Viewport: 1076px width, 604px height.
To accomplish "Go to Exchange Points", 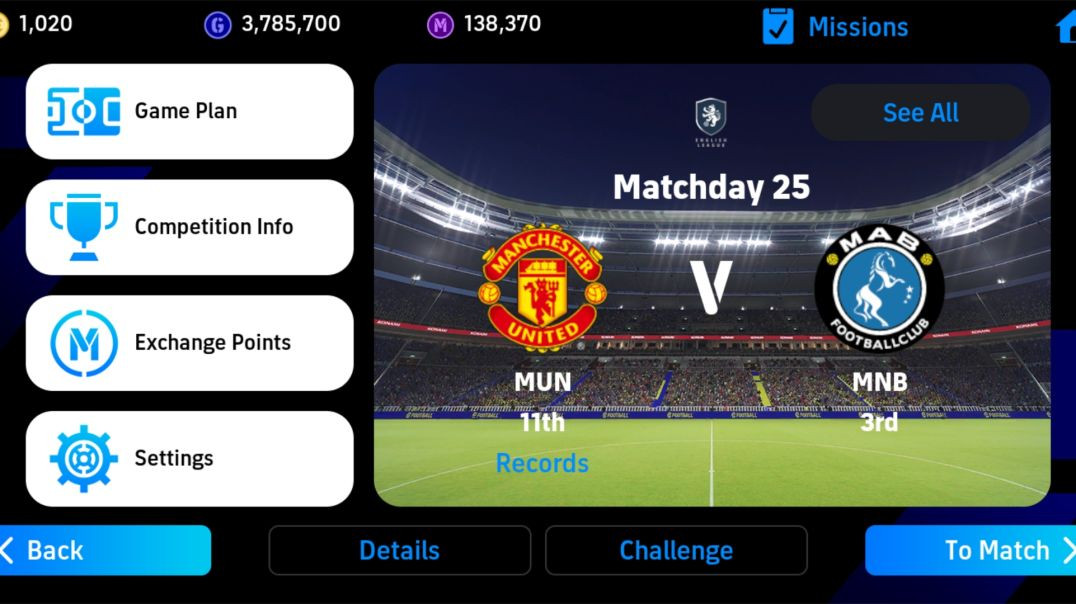I will point(189,343).
